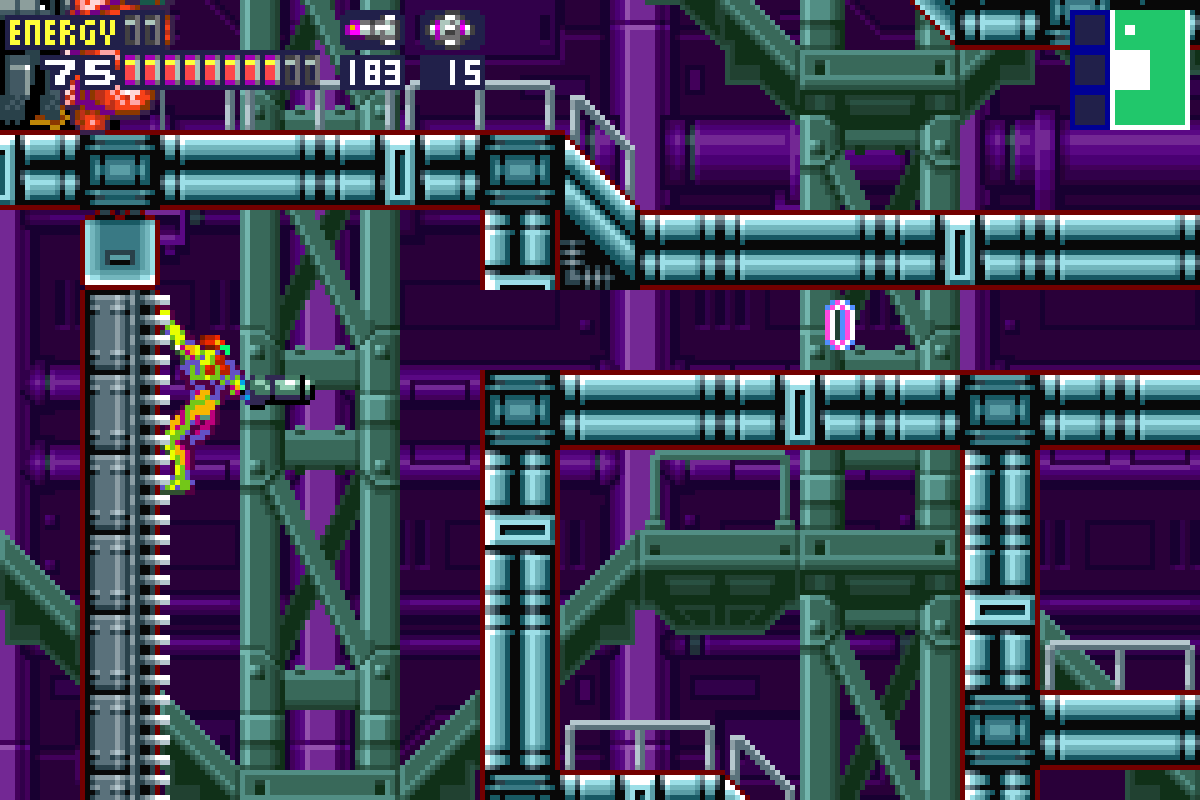Viewport: 1200px width, 800px height.
Task: Open the minimap in the corner
Action: [x=1130, y=68]
